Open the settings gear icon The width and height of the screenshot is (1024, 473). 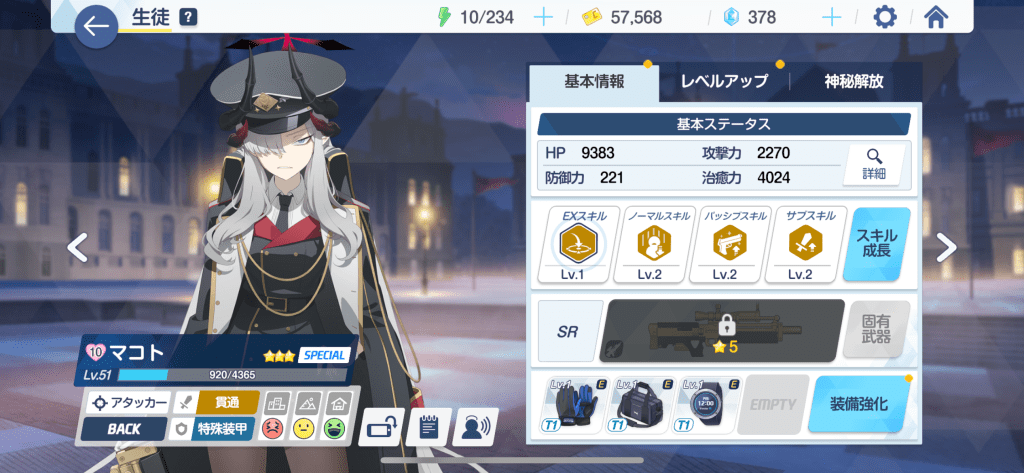click(885, 17)
